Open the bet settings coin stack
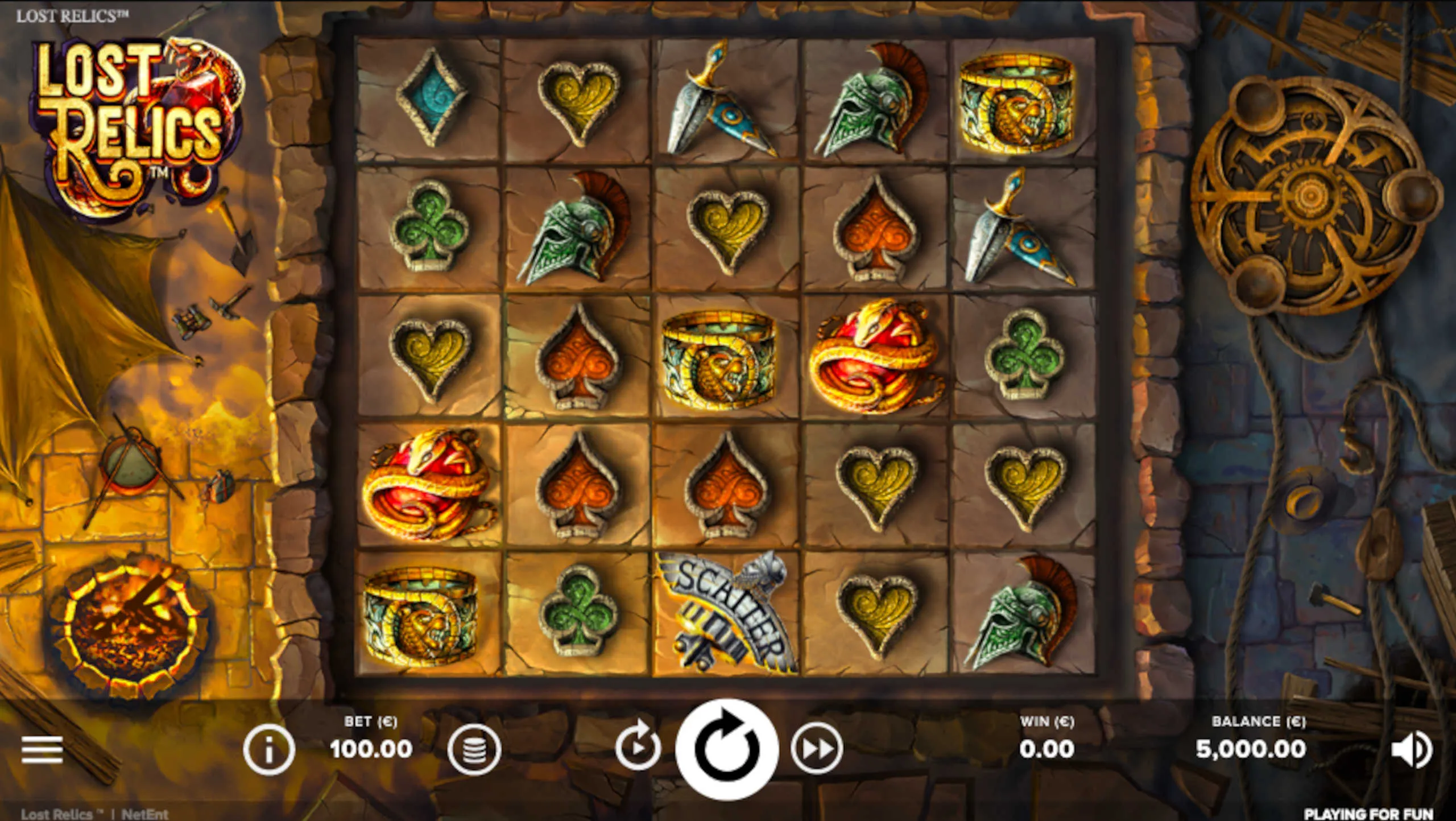 coord(474,749)
